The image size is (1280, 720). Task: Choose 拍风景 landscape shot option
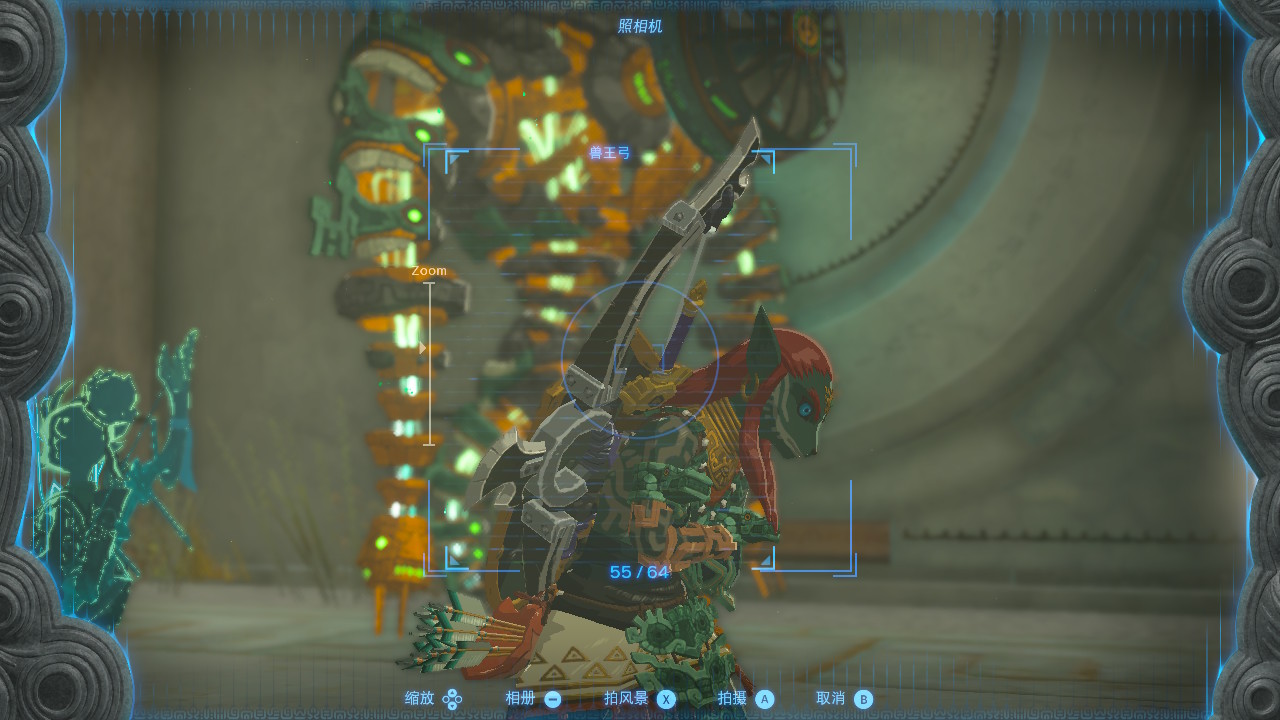(640, 699)
